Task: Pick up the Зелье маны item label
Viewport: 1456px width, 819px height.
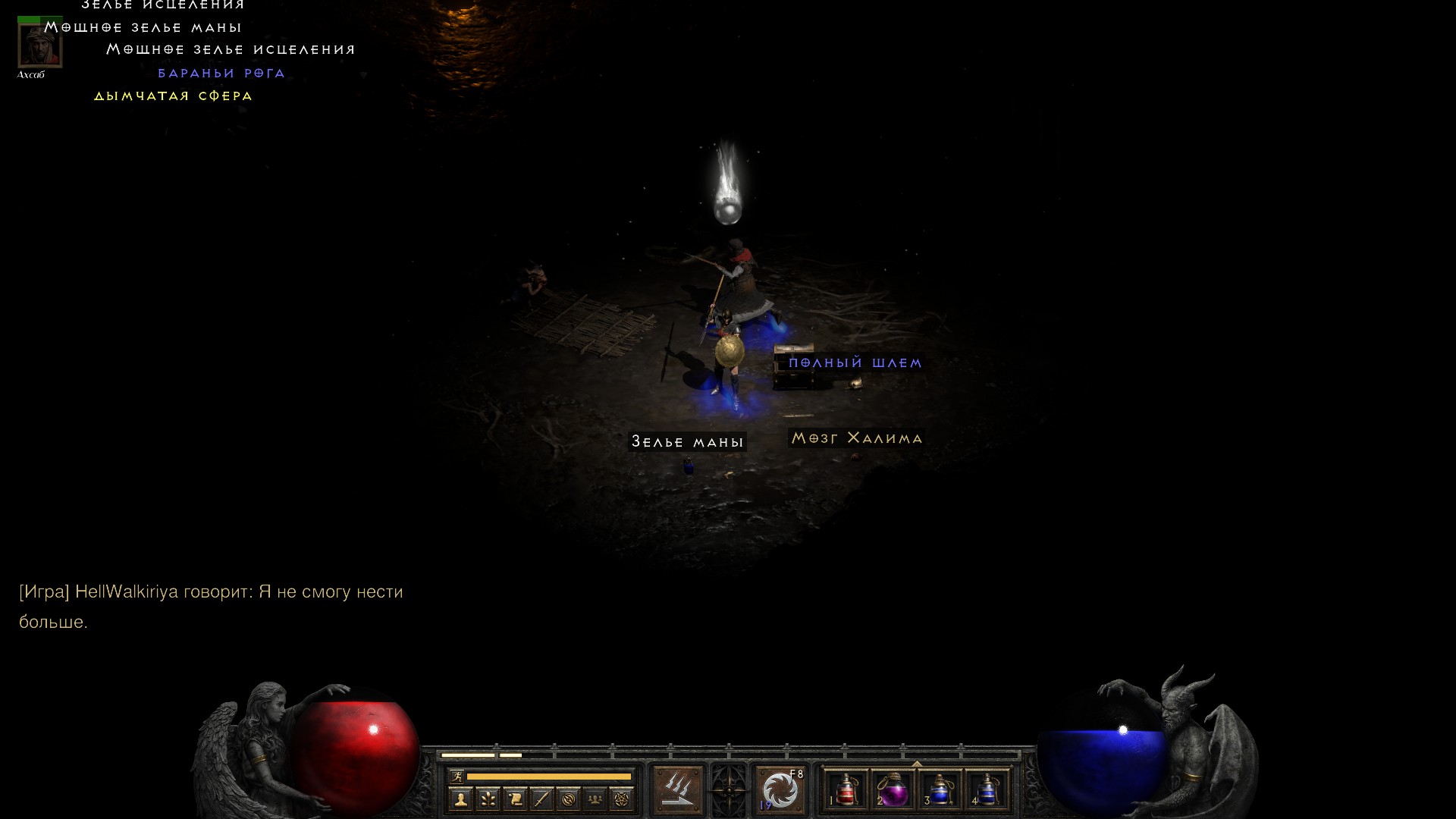Action: pos(687,442)
